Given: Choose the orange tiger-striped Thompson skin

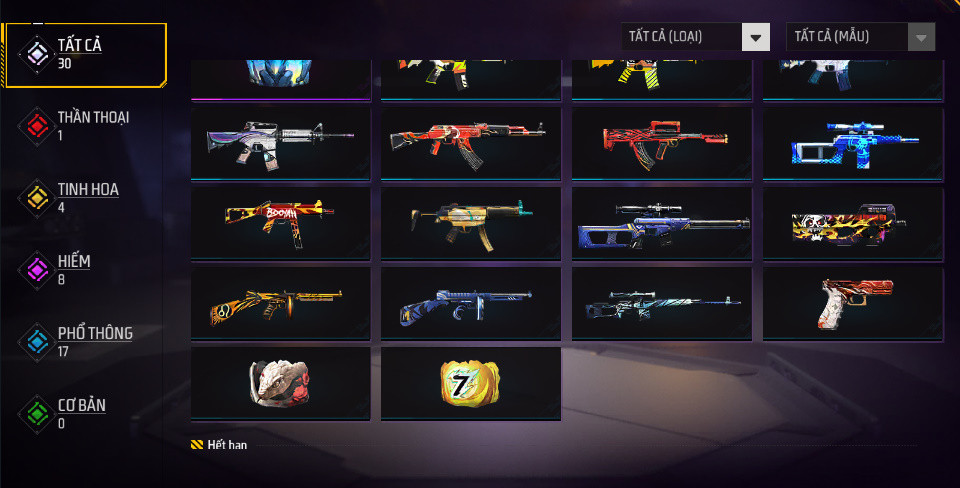Looking at the screenshot, I should [280, 303].
